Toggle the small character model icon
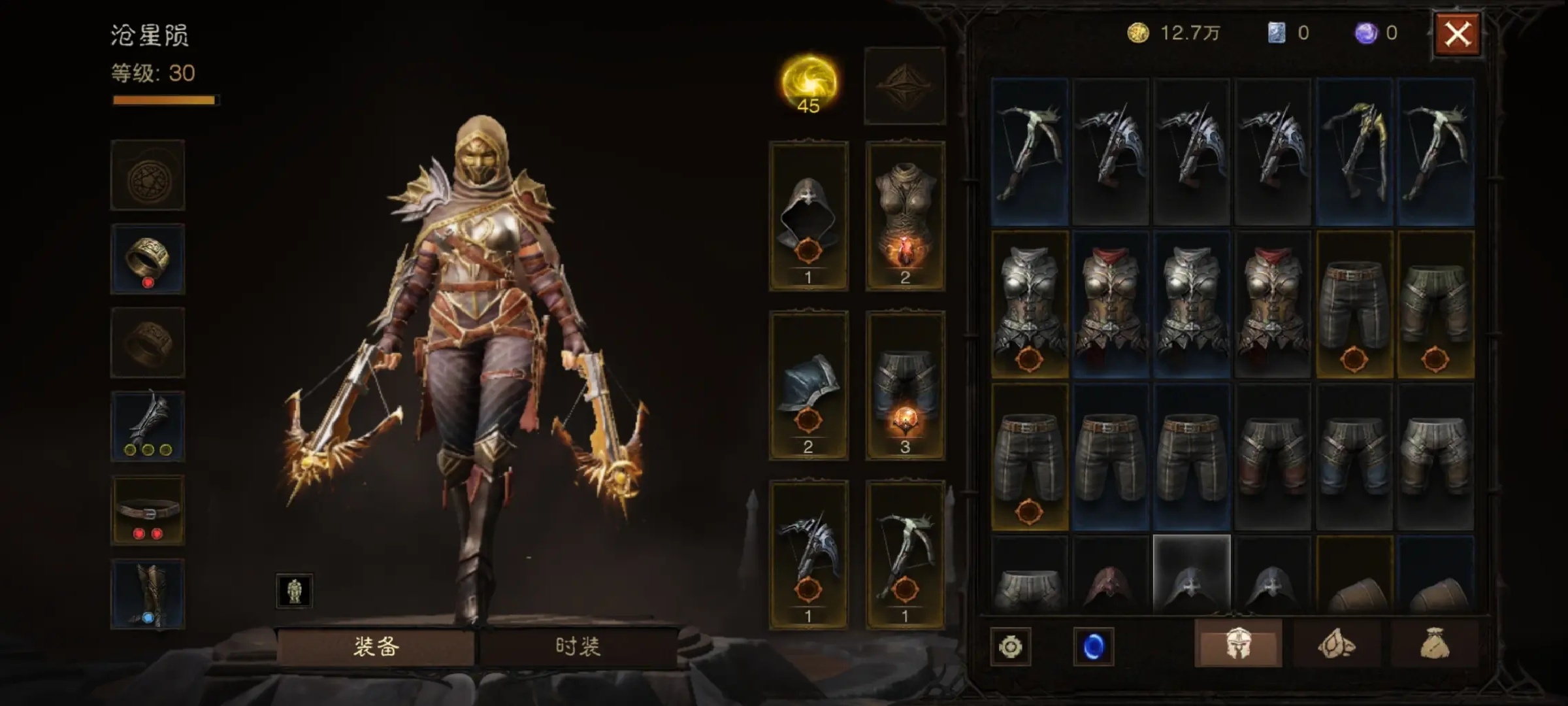 [x=294, y=591]
